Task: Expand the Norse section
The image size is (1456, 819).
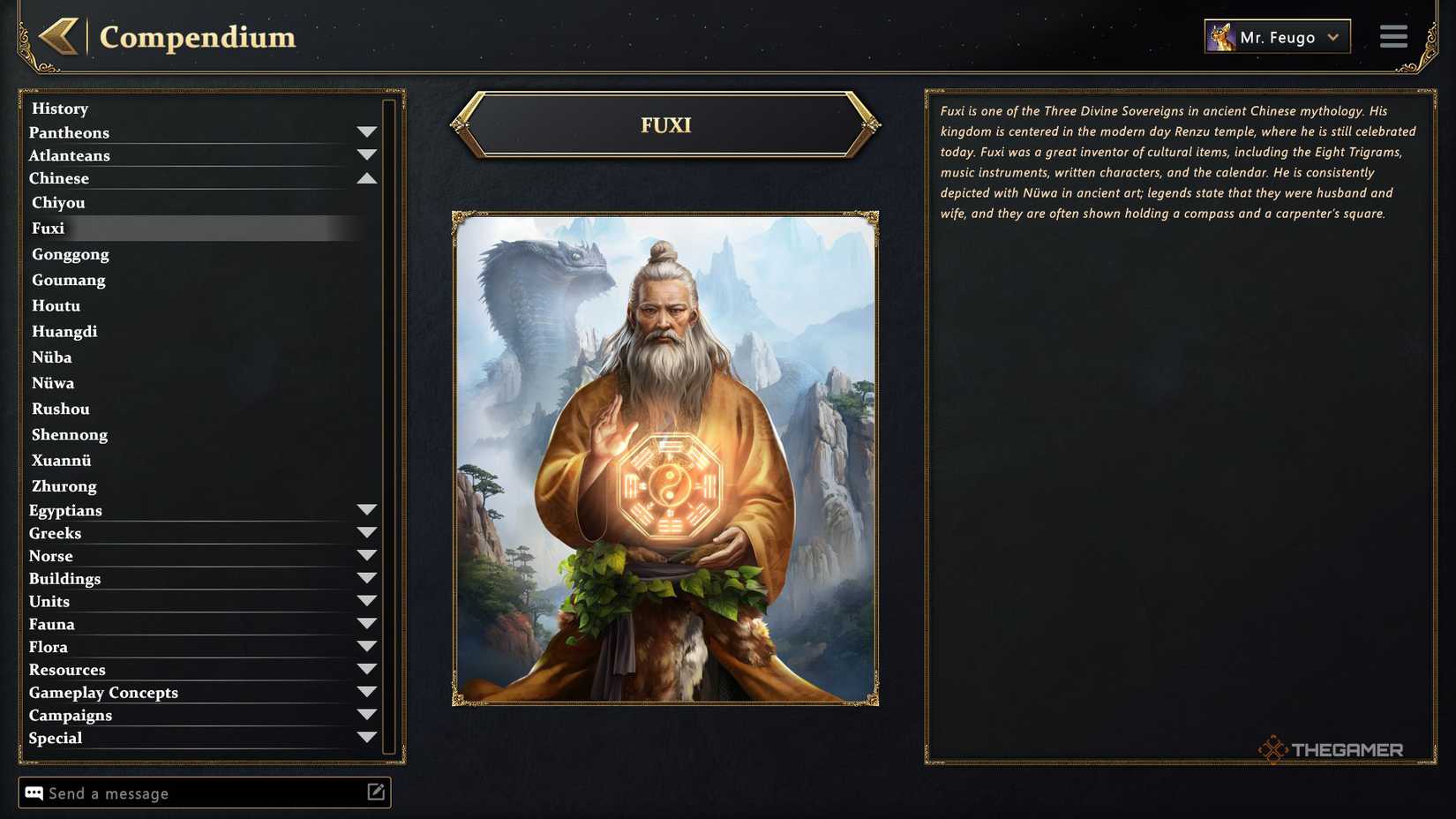Action: pyautogui.click(x=368, y=554)
